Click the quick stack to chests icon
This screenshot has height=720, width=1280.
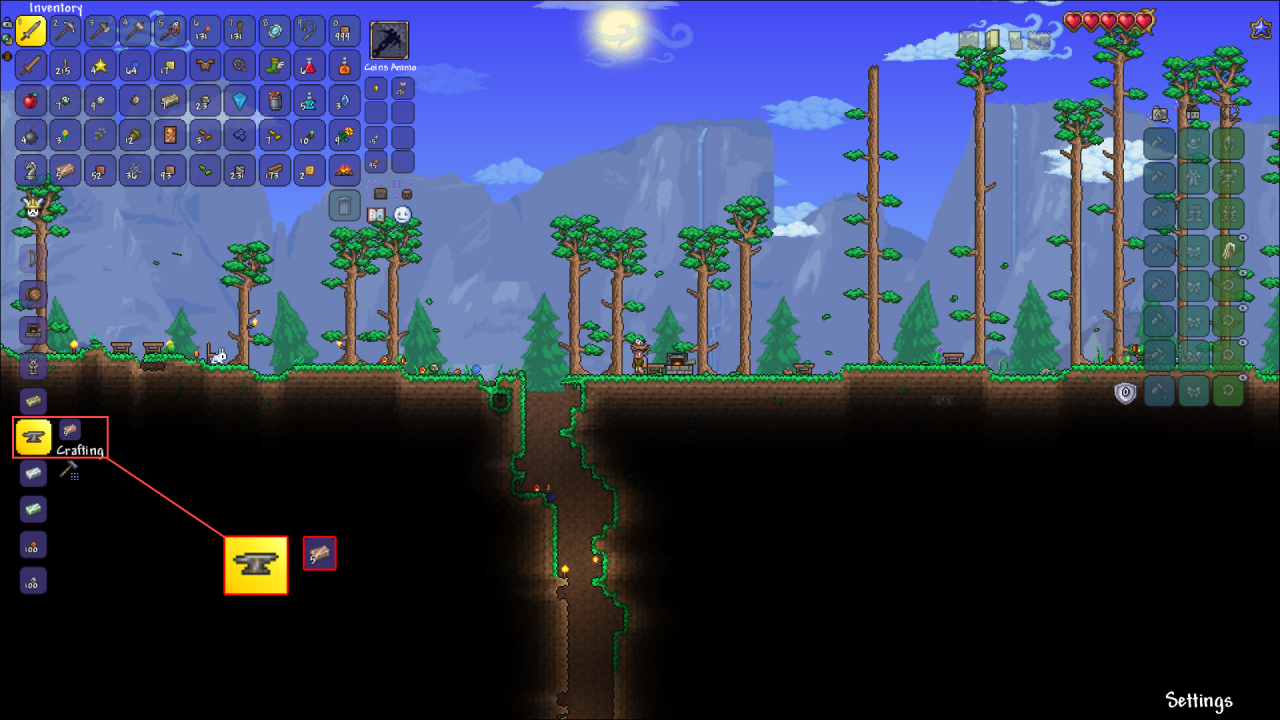pos(380,193)
